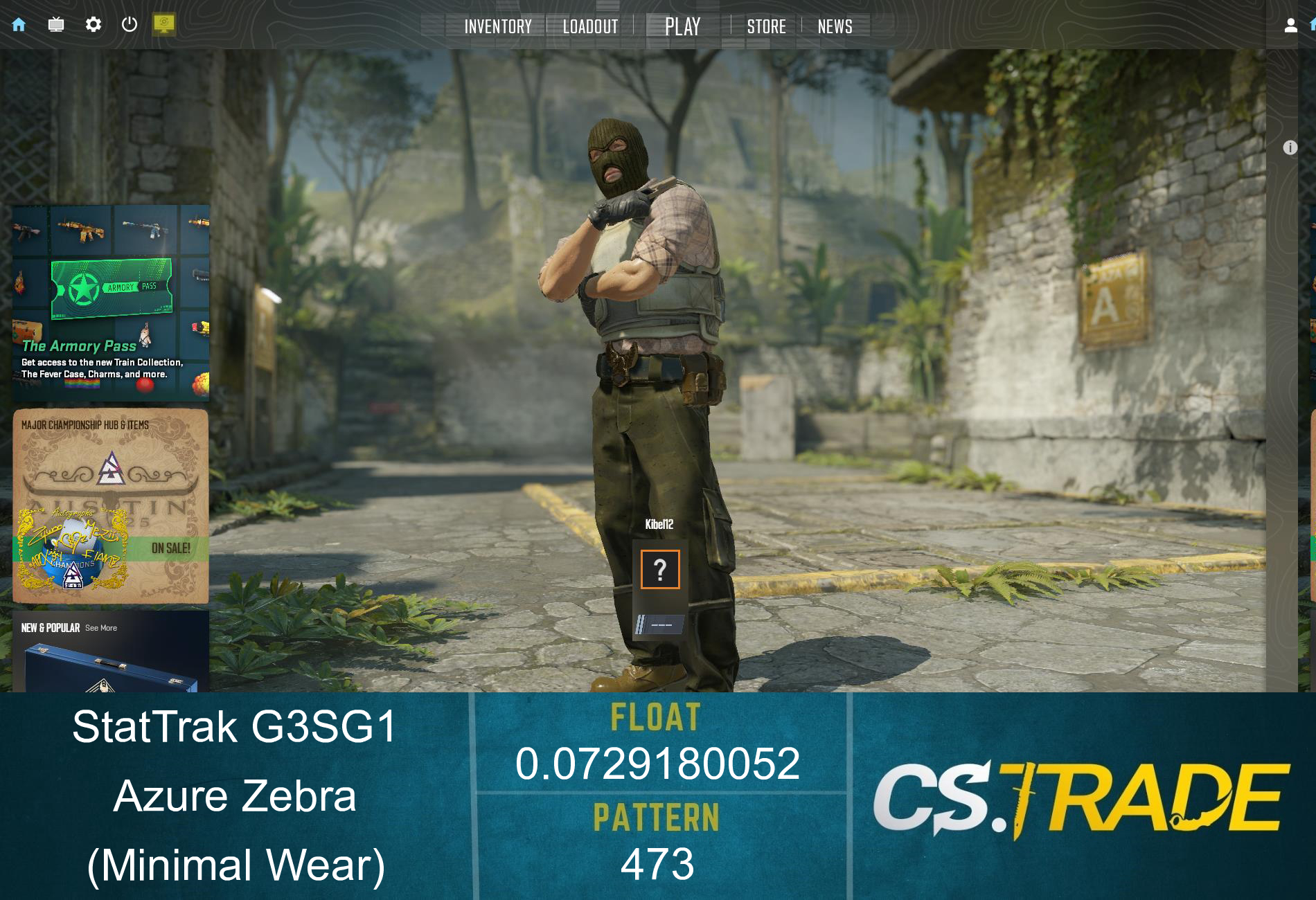Open the Loadout tab
The image size is (1316, 900).
coord(589,26)
